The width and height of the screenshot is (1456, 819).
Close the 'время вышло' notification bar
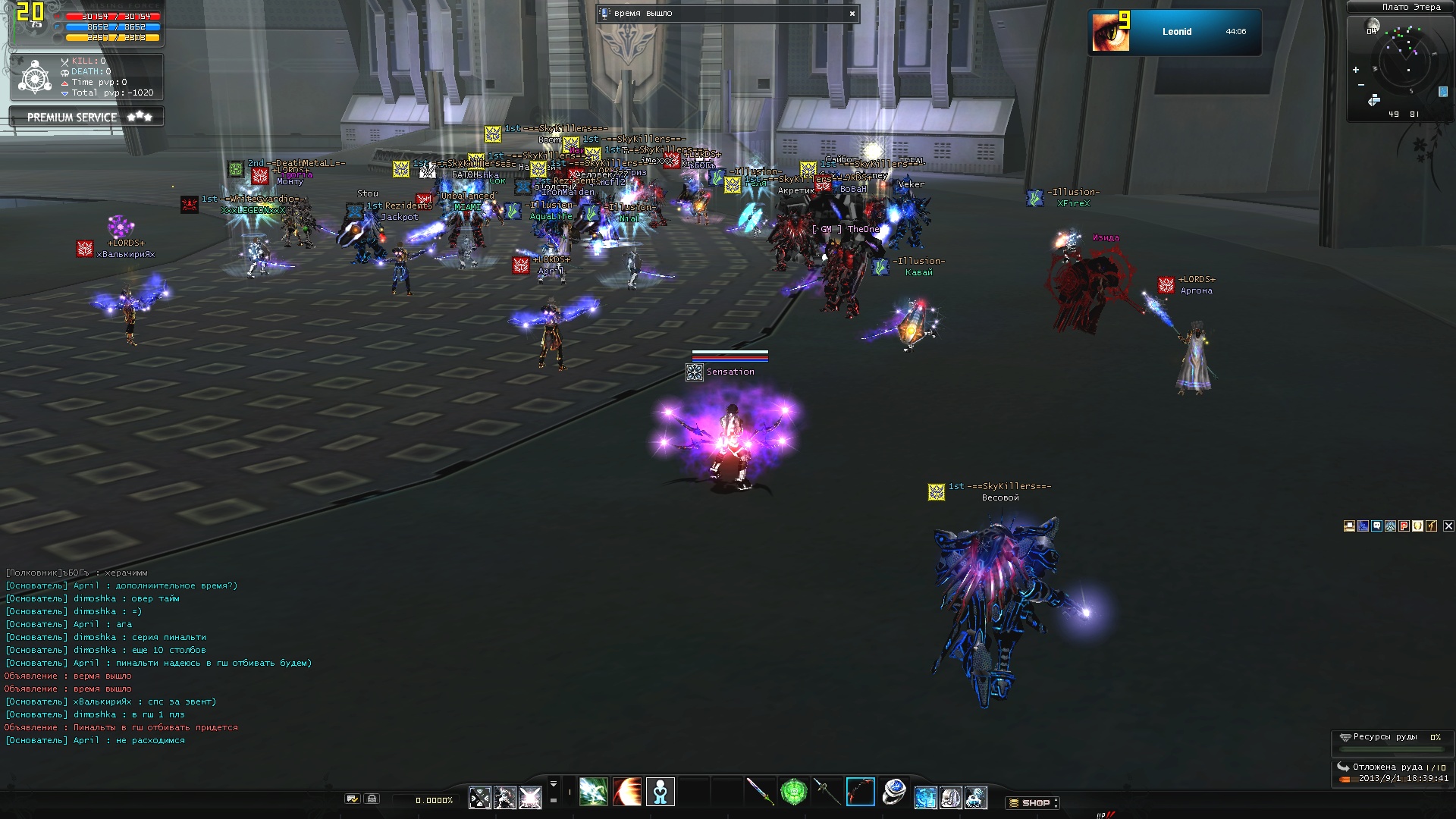point(852,14)
